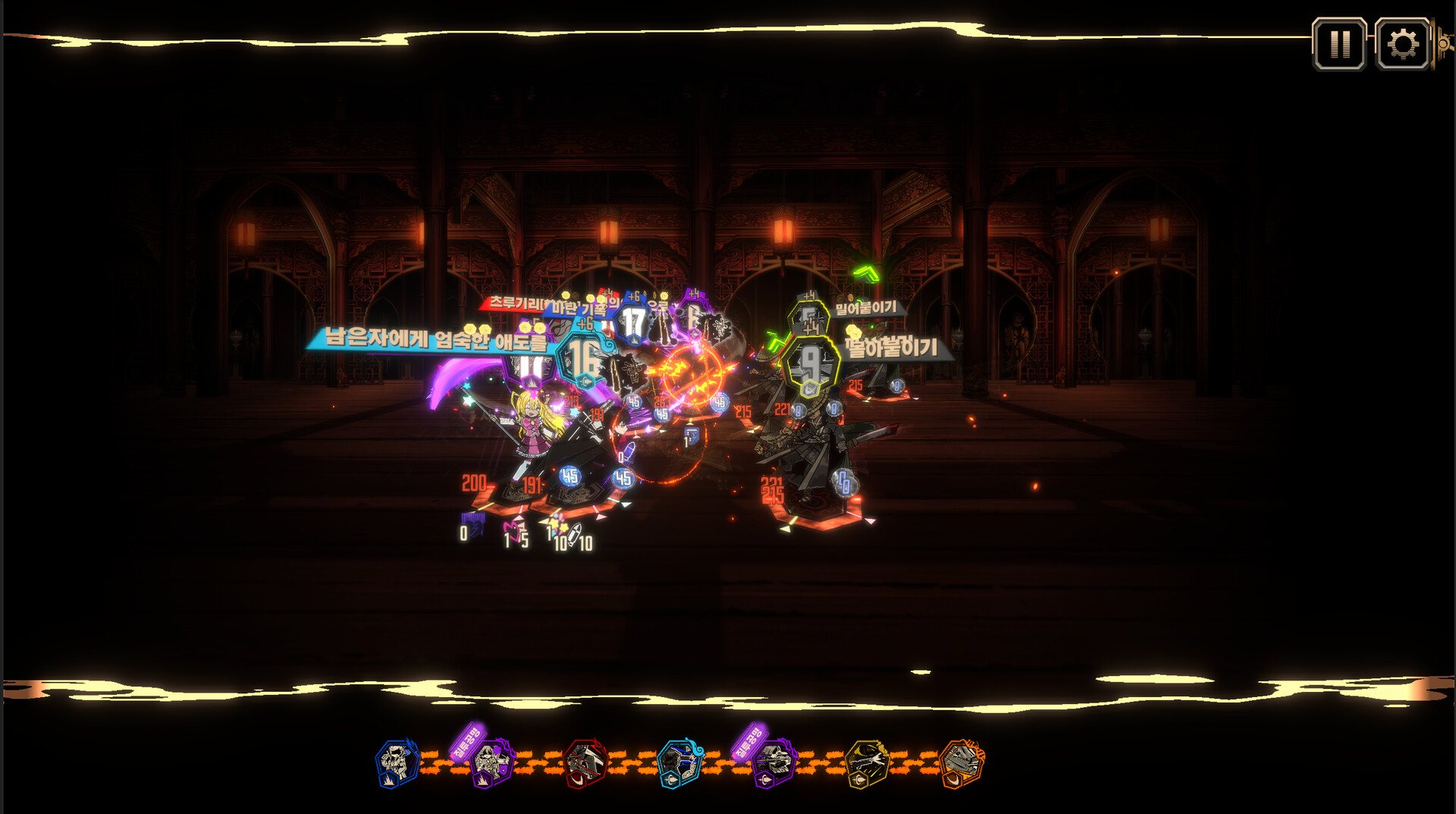Select the purple skull skill medallion

point(775,760)
